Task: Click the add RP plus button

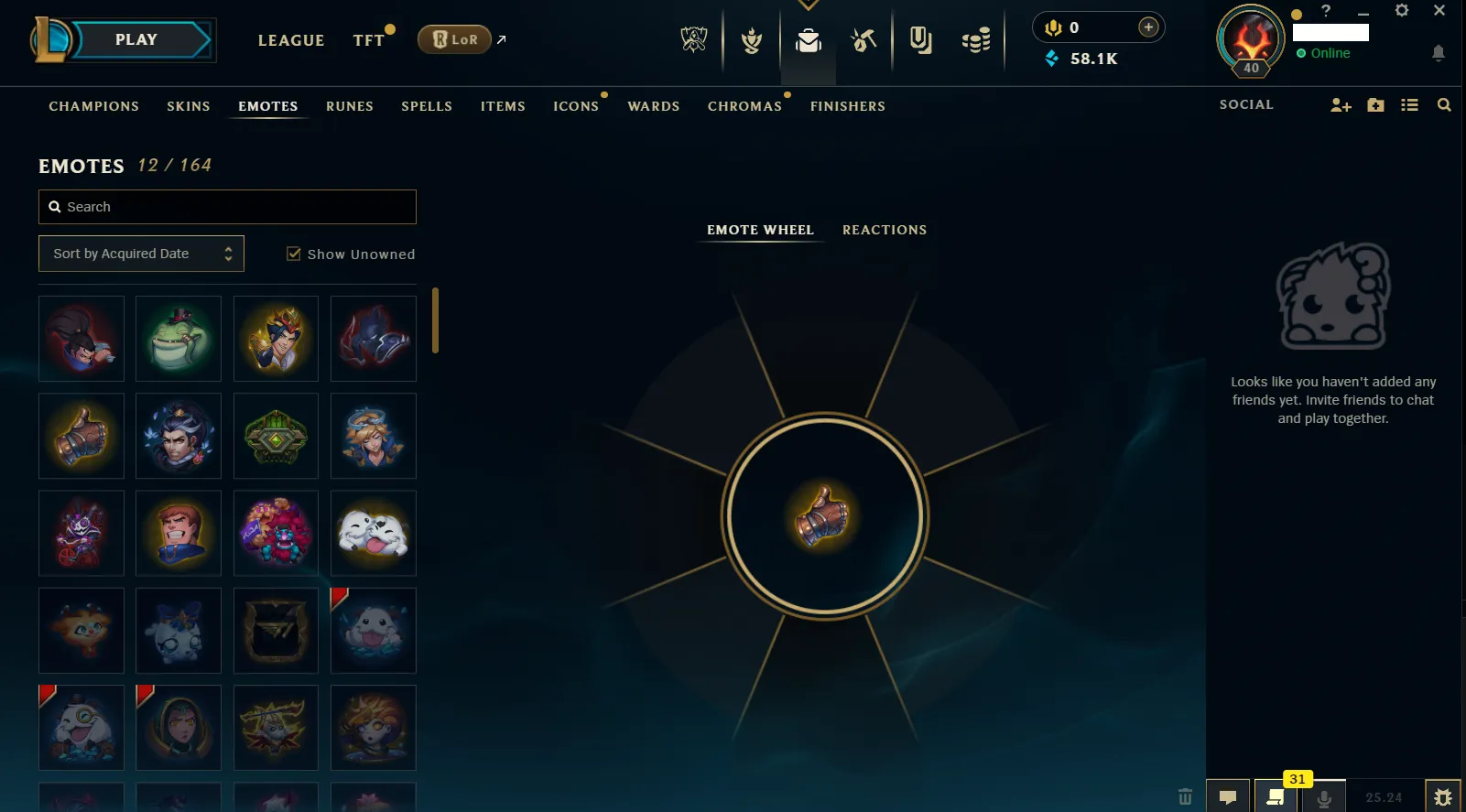Action: (x=1147, y=27)
